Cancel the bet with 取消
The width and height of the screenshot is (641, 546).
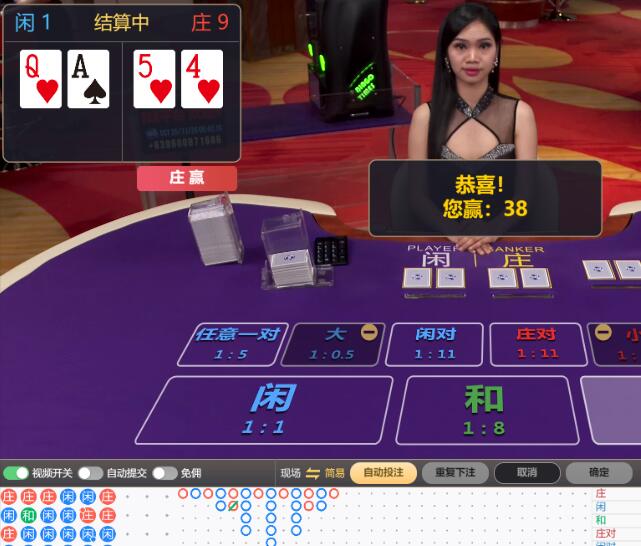click(527, 473)
